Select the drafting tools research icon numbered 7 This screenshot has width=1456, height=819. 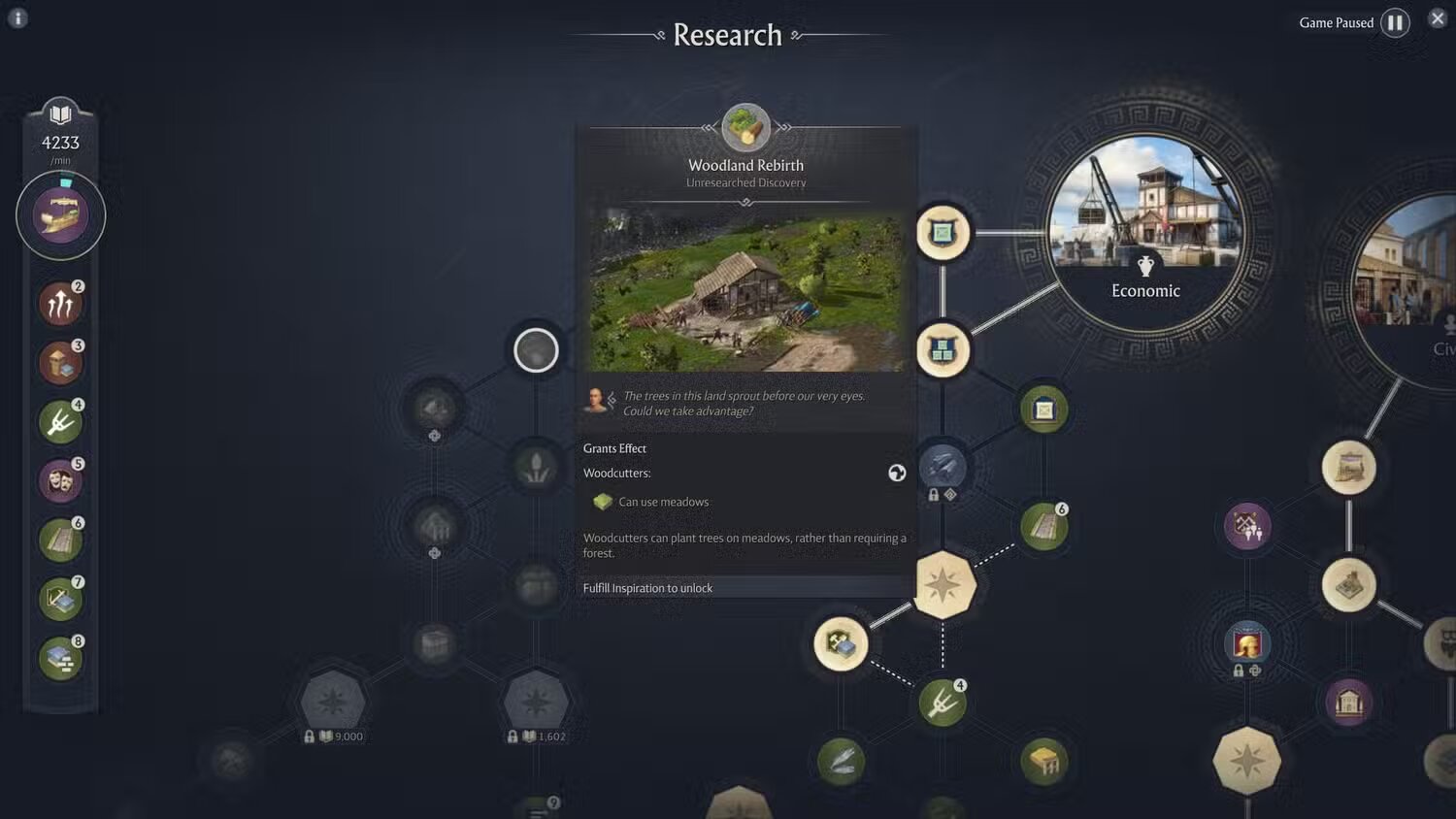[60, 599]
